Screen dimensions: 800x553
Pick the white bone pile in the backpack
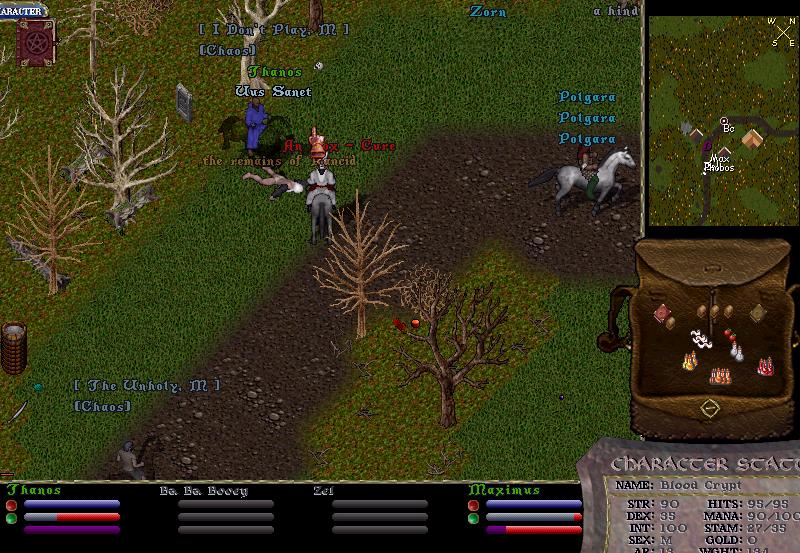coord(699,340)
